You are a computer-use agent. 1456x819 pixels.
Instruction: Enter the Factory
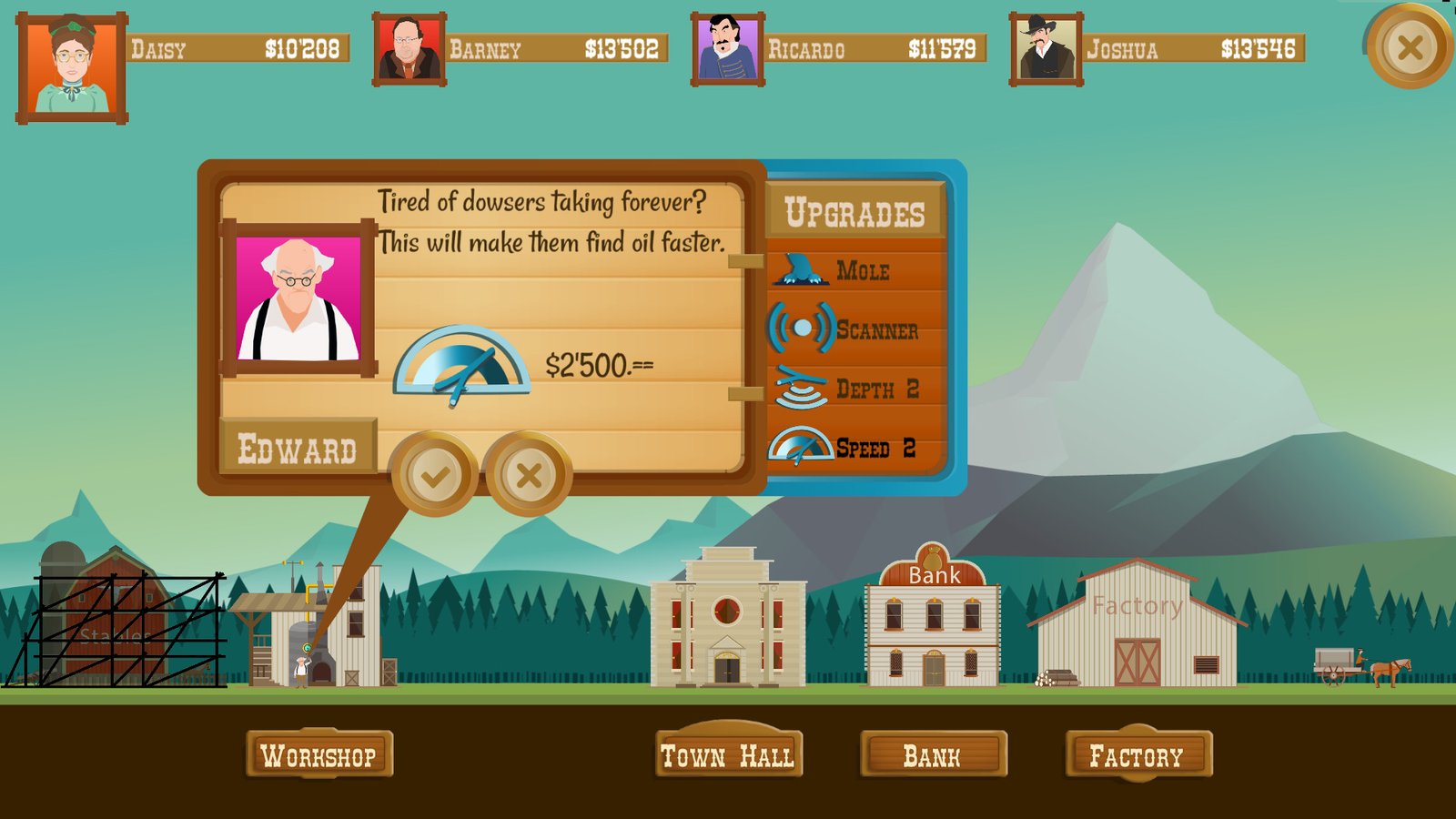click(1137, 754)
